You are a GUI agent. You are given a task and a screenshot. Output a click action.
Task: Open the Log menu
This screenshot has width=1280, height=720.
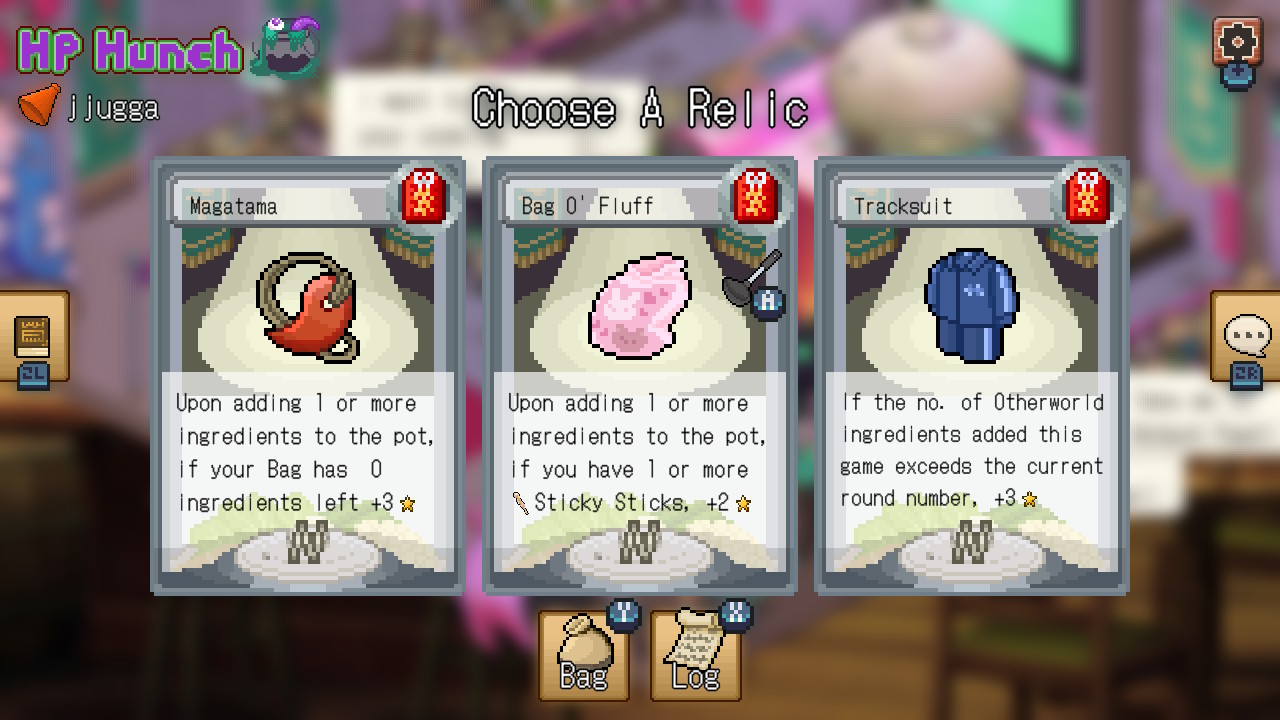tap(695, 655)
